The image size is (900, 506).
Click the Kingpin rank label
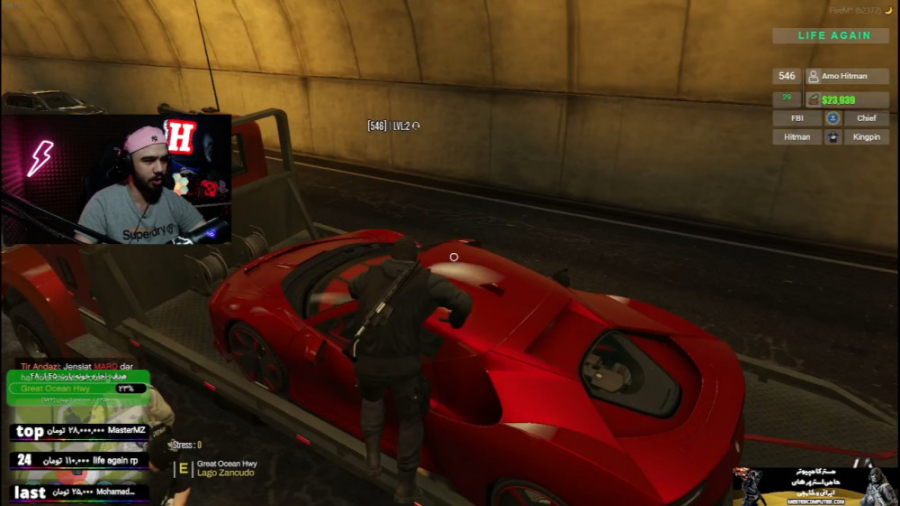tap(866, 137)
